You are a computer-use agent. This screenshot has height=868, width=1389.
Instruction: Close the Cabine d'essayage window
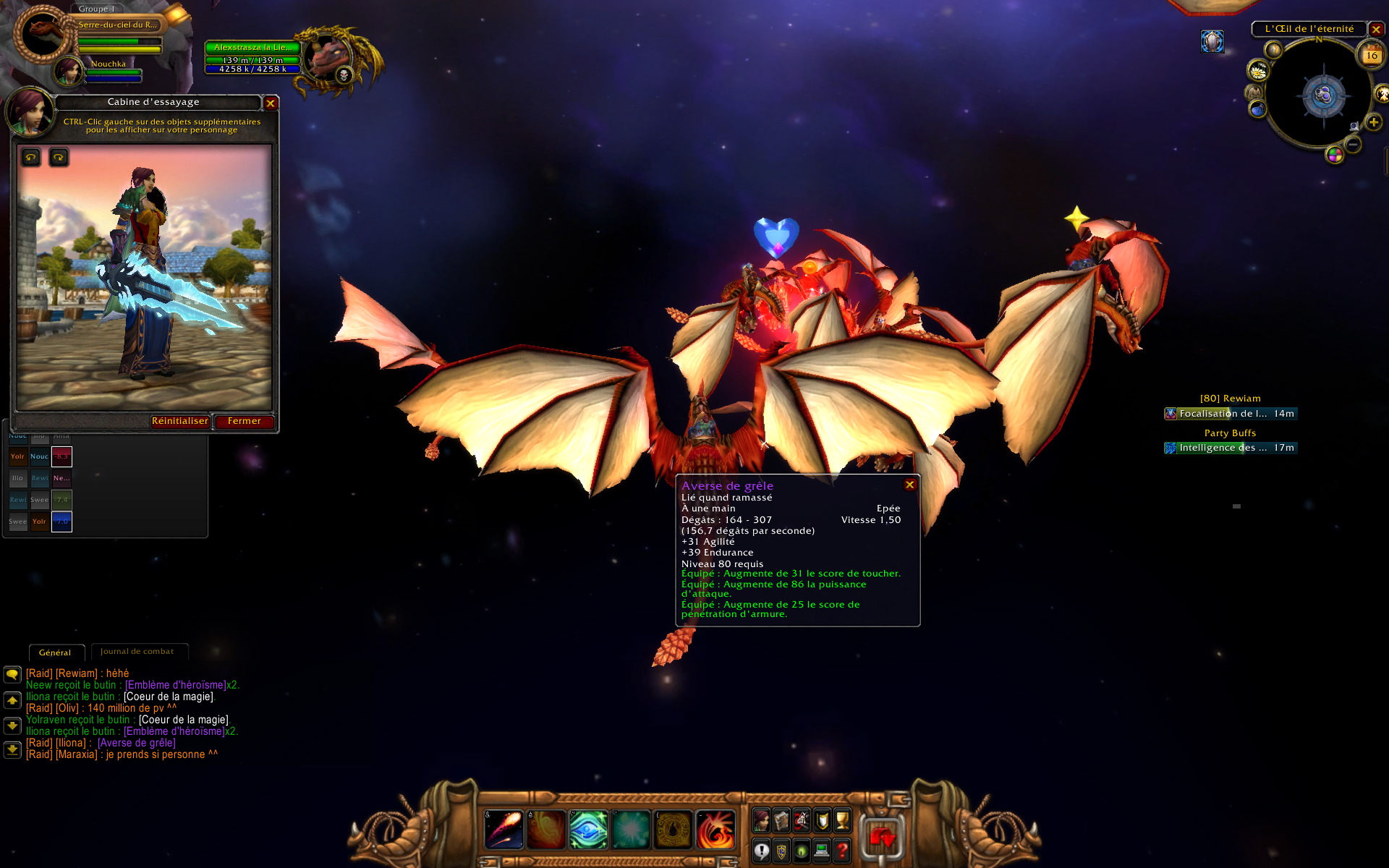coord(271,103)
